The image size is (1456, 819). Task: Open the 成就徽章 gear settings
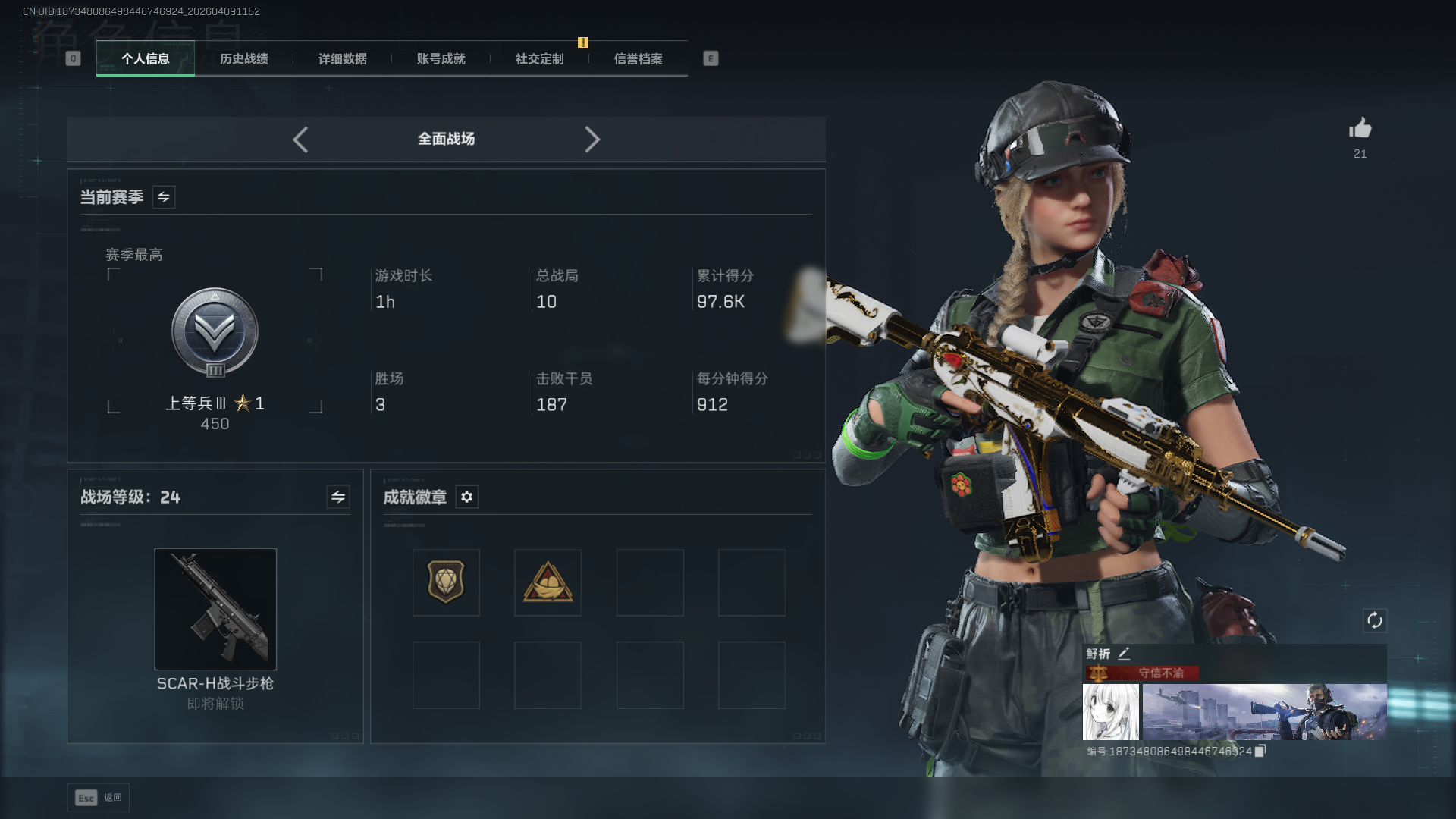coord(467,497)
